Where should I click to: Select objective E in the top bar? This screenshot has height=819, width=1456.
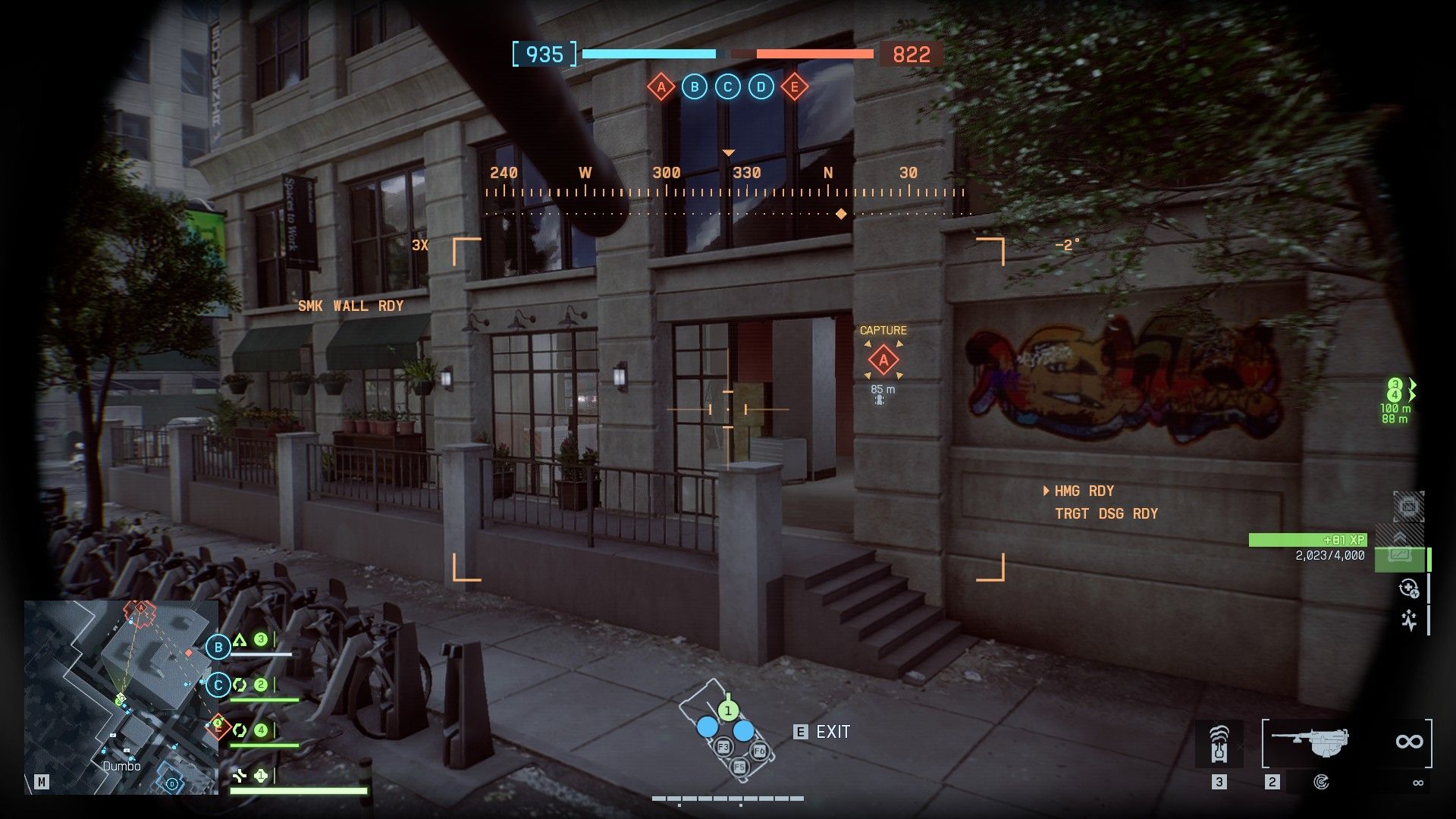(x=794, y=87)
